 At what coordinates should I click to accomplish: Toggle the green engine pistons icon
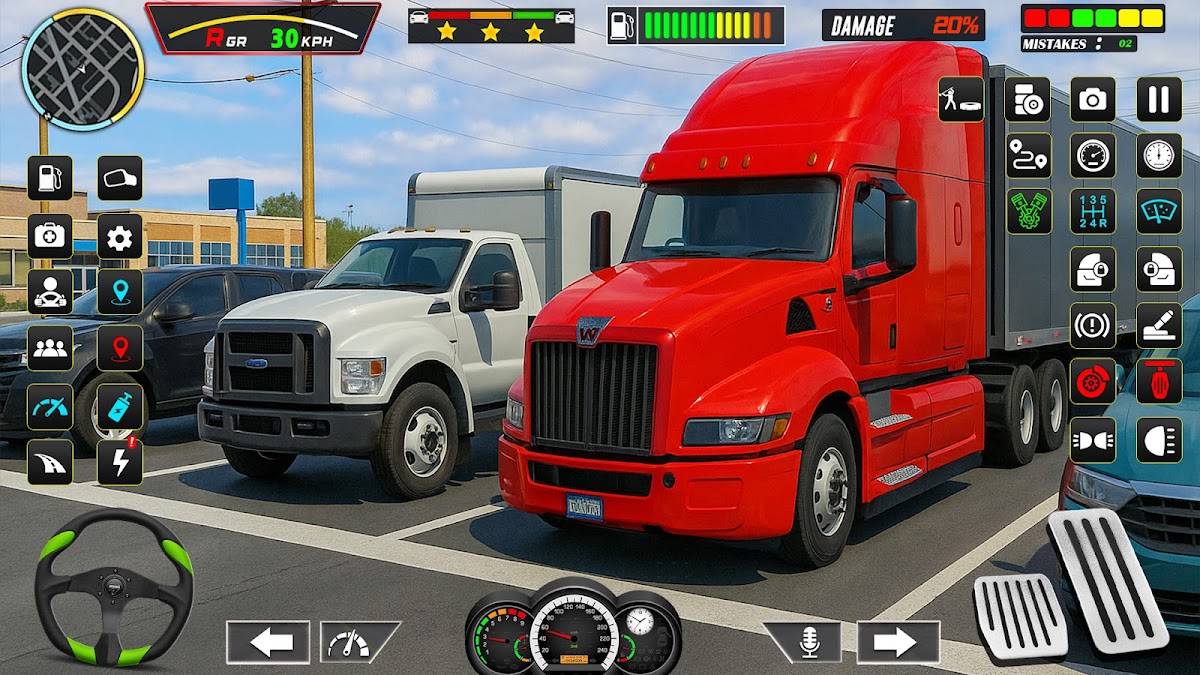[x=1028, y=211]
